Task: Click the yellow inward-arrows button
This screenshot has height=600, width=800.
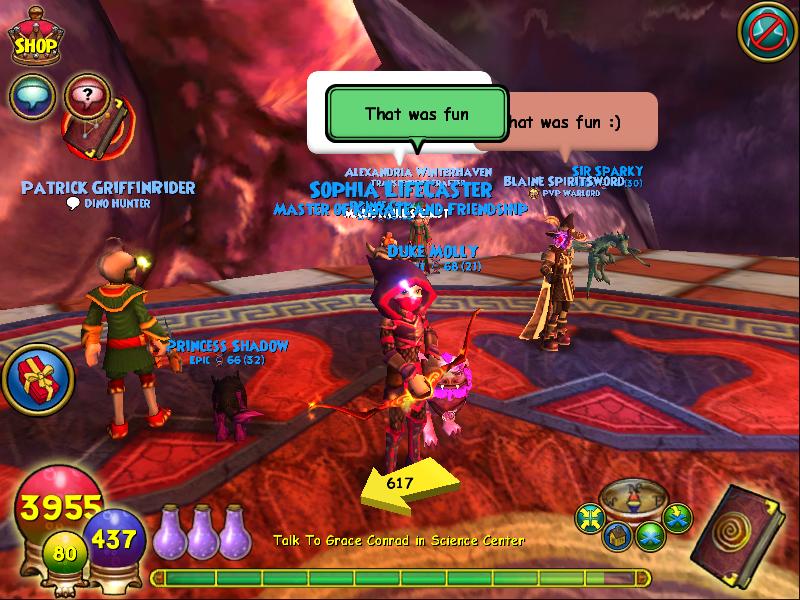Action: [x=590, y=517]
